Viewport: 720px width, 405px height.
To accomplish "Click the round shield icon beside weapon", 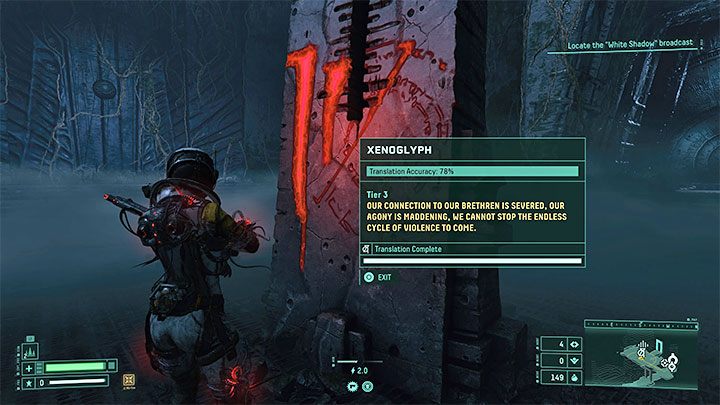I will pos(366,384).
